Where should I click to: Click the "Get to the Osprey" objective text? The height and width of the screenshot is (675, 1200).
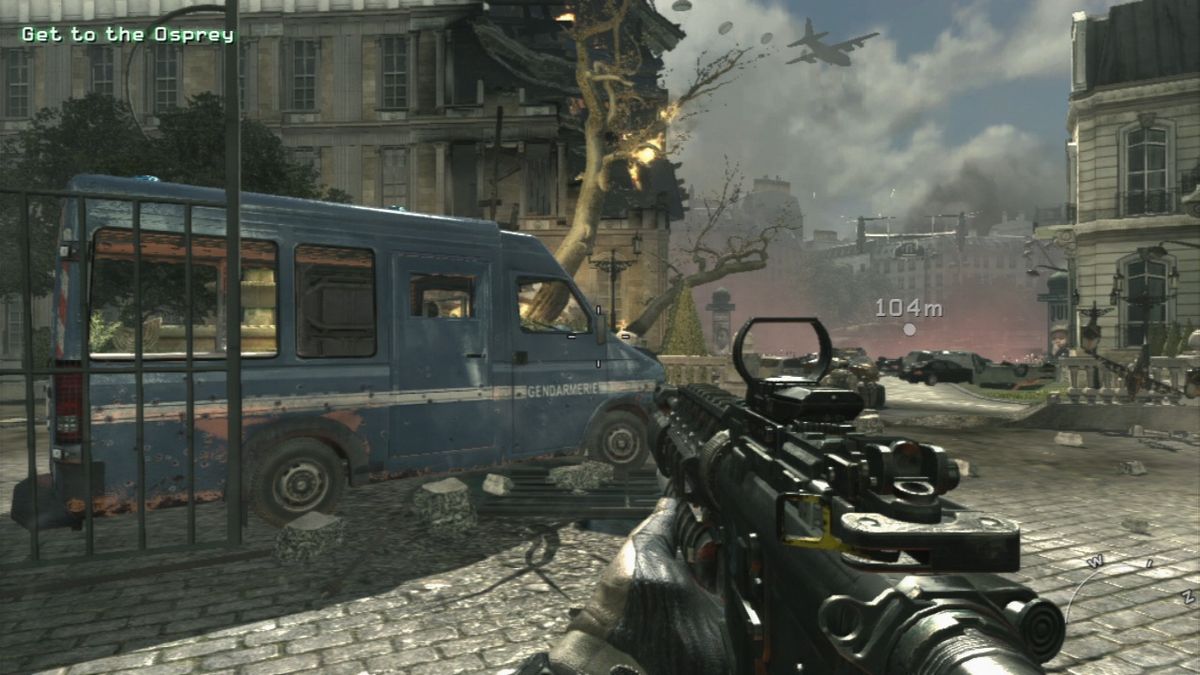(127, 35)
